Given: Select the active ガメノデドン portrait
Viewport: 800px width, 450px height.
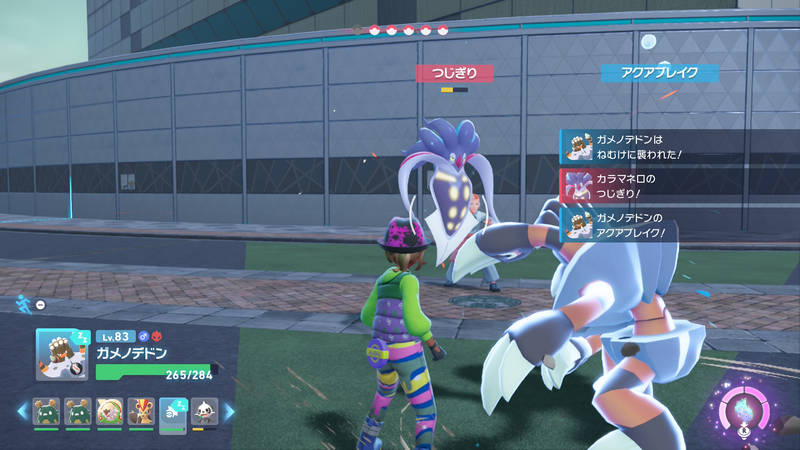Looking at the screenshot, I should pos(59,354).
